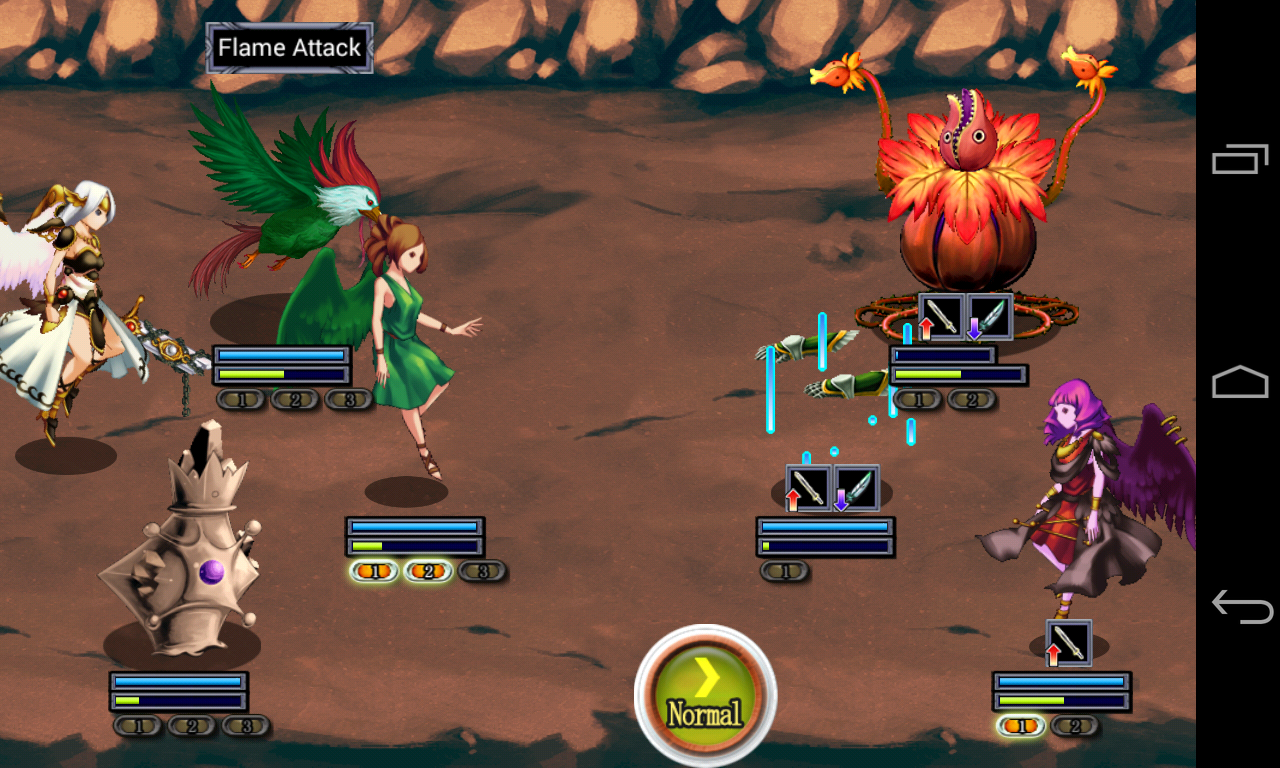Toggle the Normal battle speed button
Image resolution: width=1280 pixels, height=768 pixels.
point(705,693)
